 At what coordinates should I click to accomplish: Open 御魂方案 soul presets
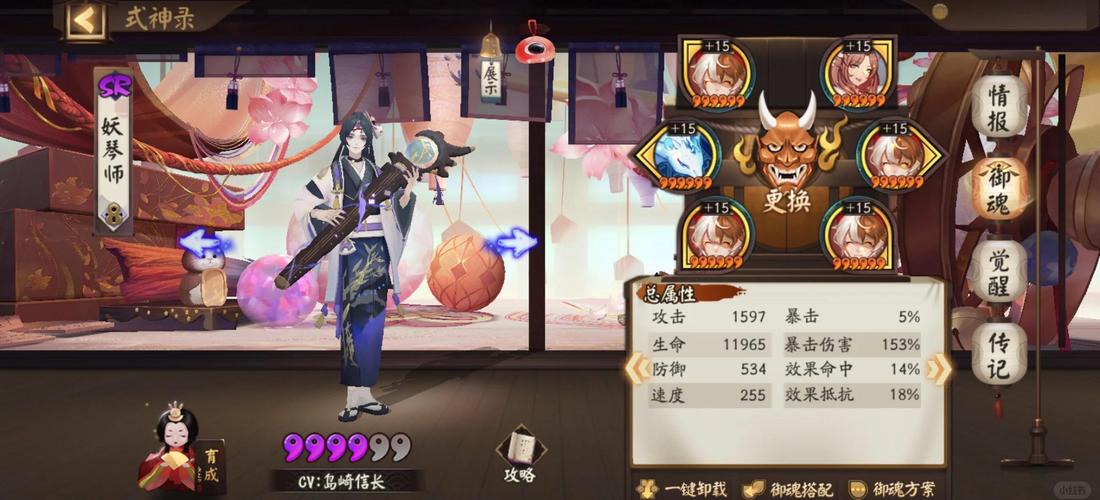pyautogui.click(x=895, y=489)
